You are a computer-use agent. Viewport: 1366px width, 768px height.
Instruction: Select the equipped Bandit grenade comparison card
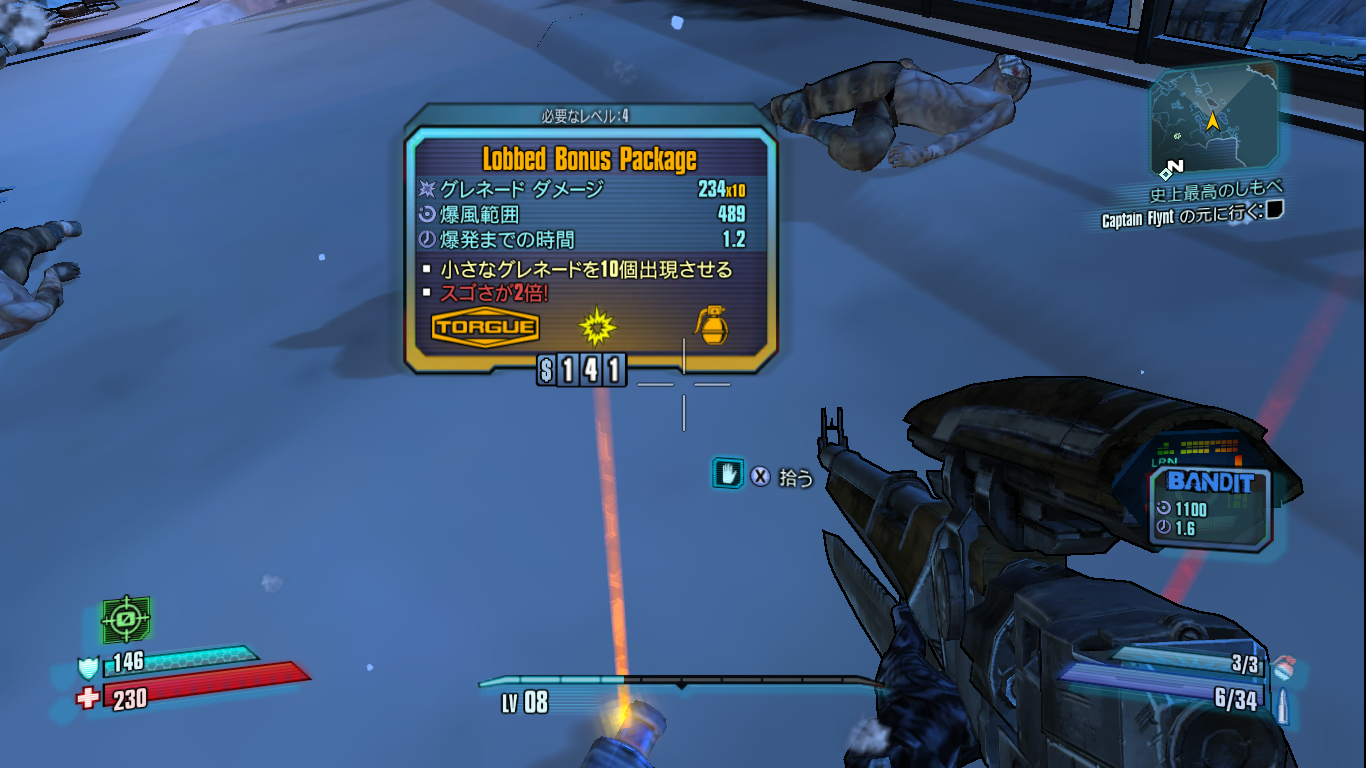click(1209, 506)
